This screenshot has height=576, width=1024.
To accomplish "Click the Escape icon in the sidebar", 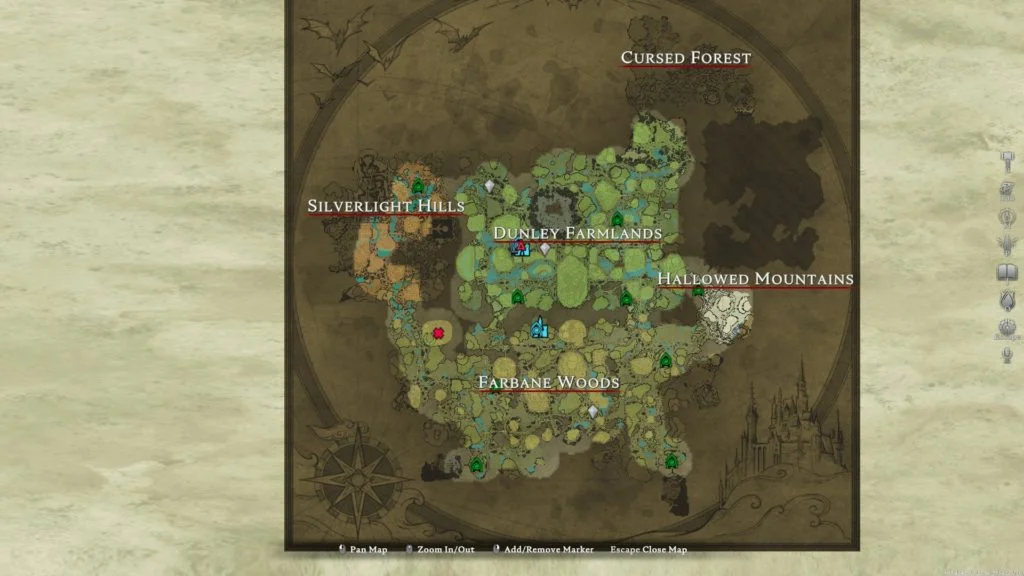I will coord(1007,328).
